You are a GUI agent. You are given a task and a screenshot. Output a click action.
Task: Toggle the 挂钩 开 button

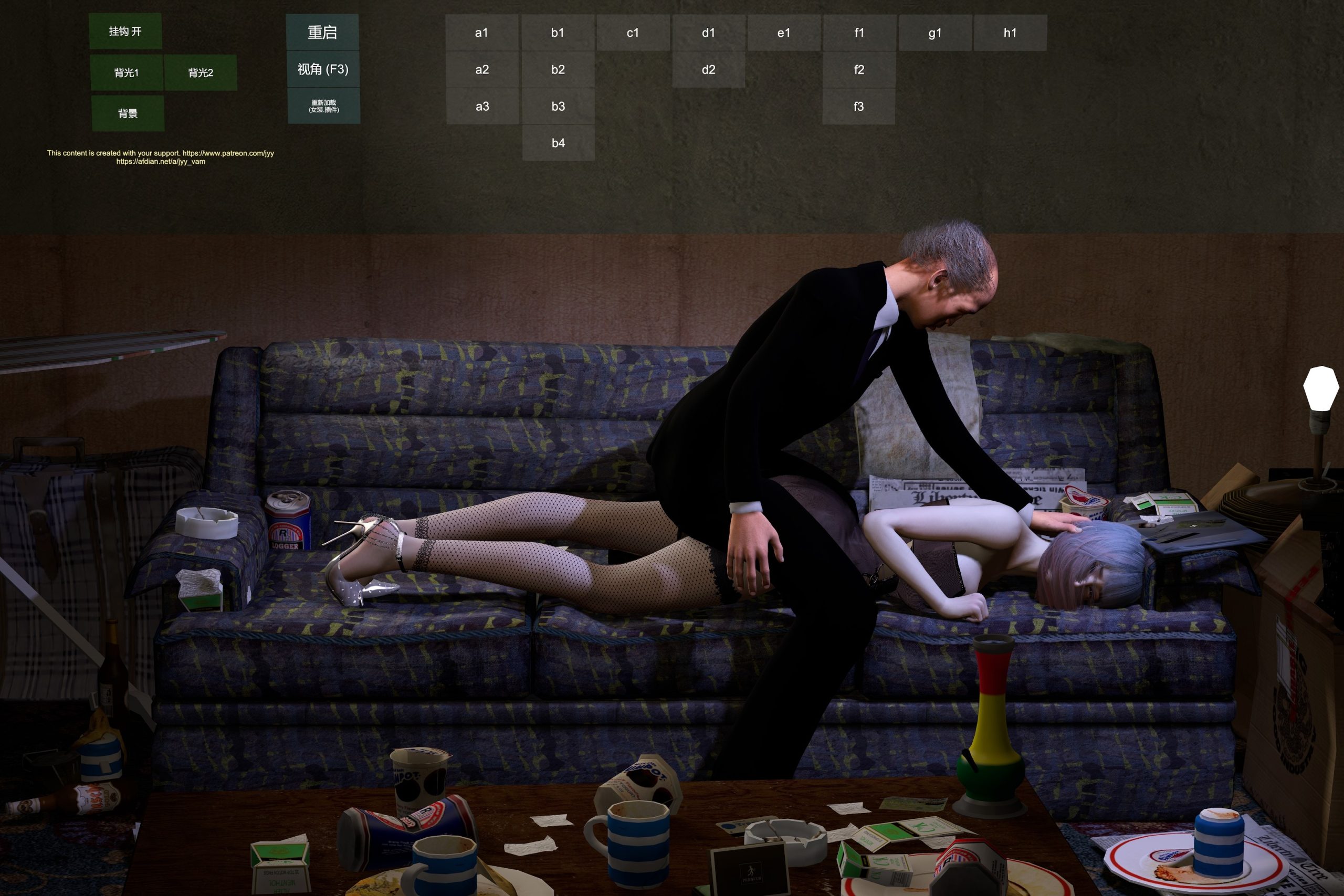coord(125,31)
